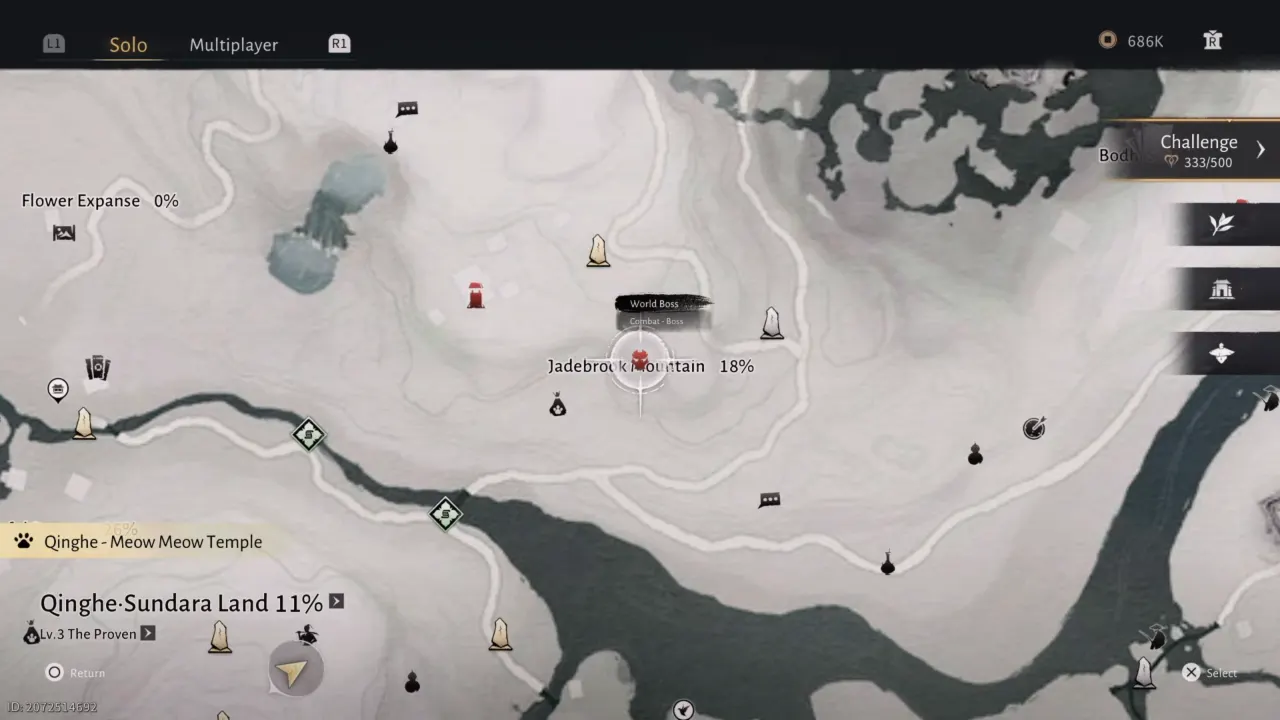Open the temple icon in the right sidebar
Image resolution: width=1280 pixels, height=720 pixels.
1222,288
